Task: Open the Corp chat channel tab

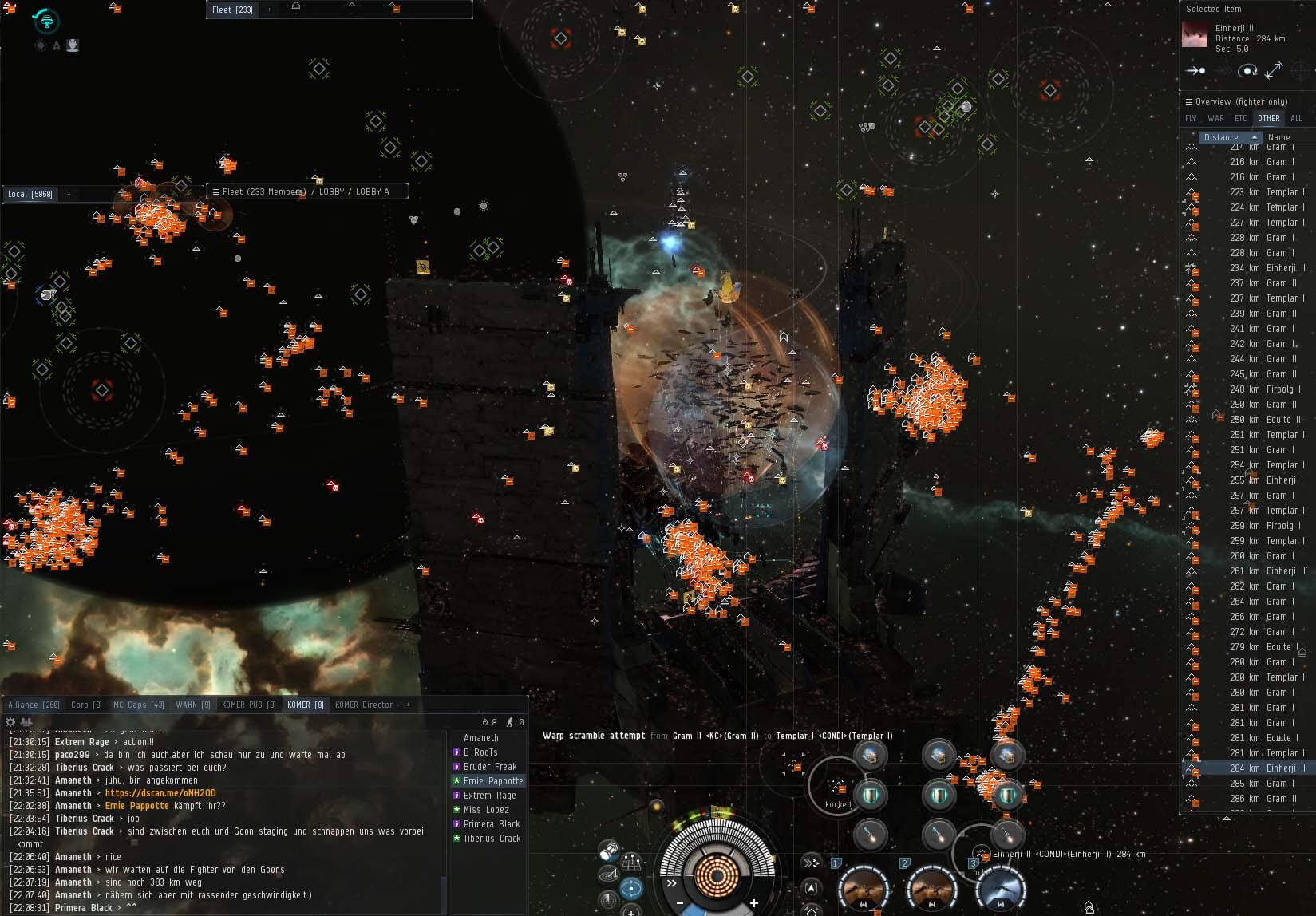Action: pyautogui.click(x=85, y=705)
